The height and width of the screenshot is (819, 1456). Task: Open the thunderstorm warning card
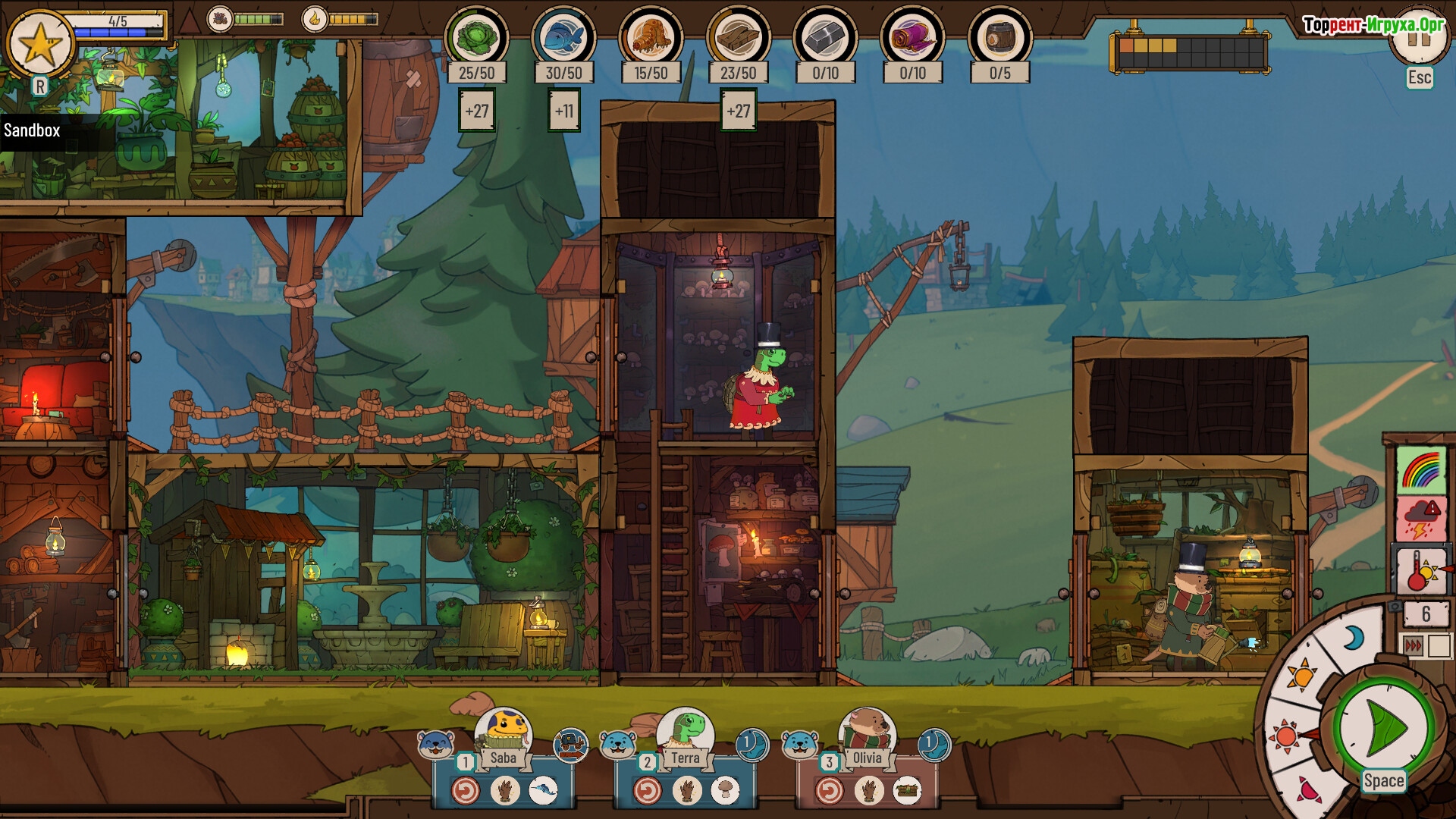[1421, 519]
